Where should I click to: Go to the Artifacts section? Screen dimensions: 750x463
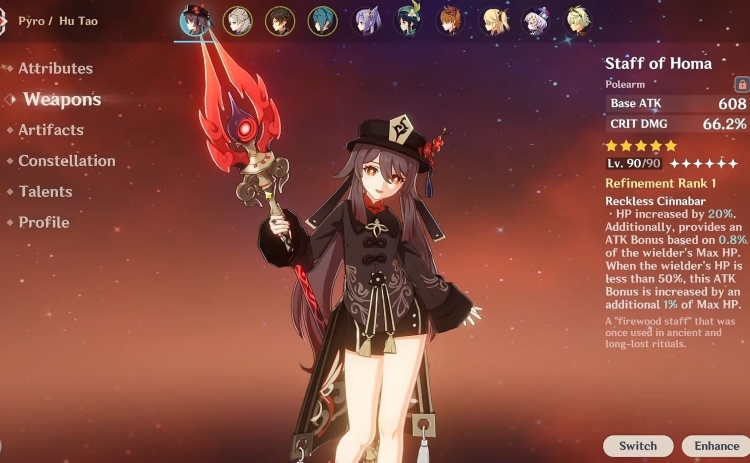coord(51,130)
